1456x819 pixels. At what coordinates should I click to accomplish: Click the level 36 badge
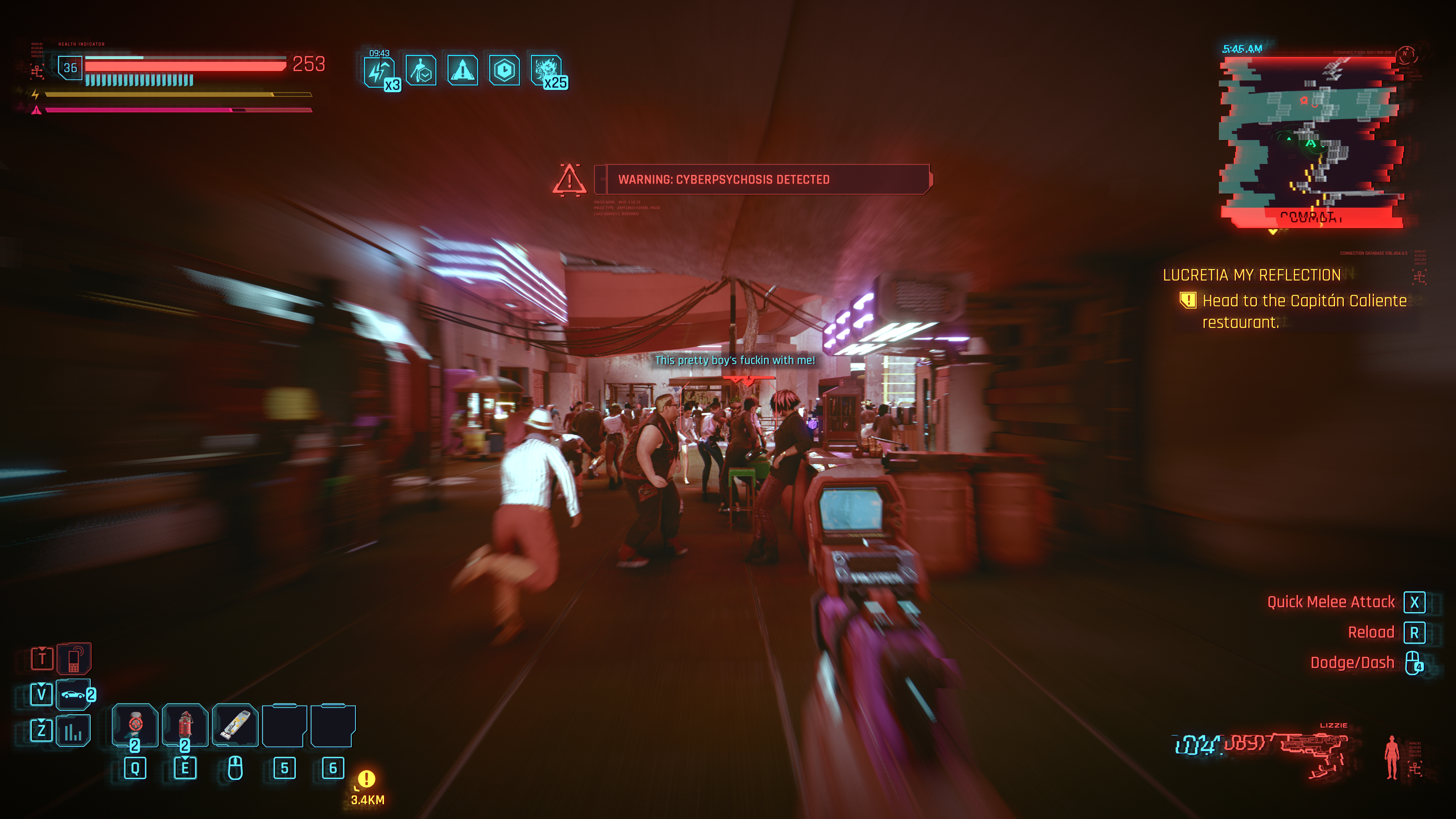pos(70,68)
